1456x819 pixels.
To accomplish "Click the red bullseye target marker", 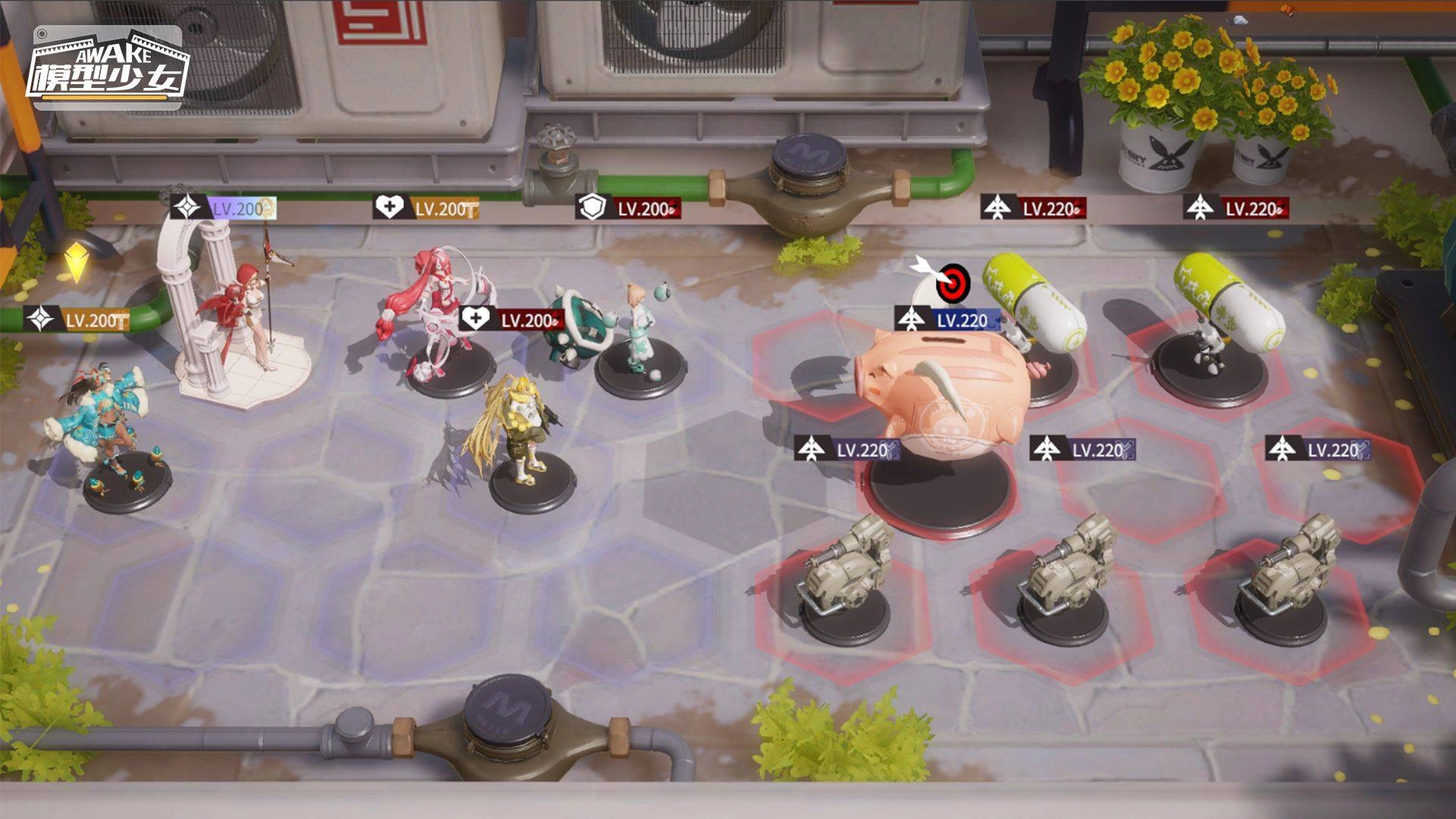I will (952, 283).
